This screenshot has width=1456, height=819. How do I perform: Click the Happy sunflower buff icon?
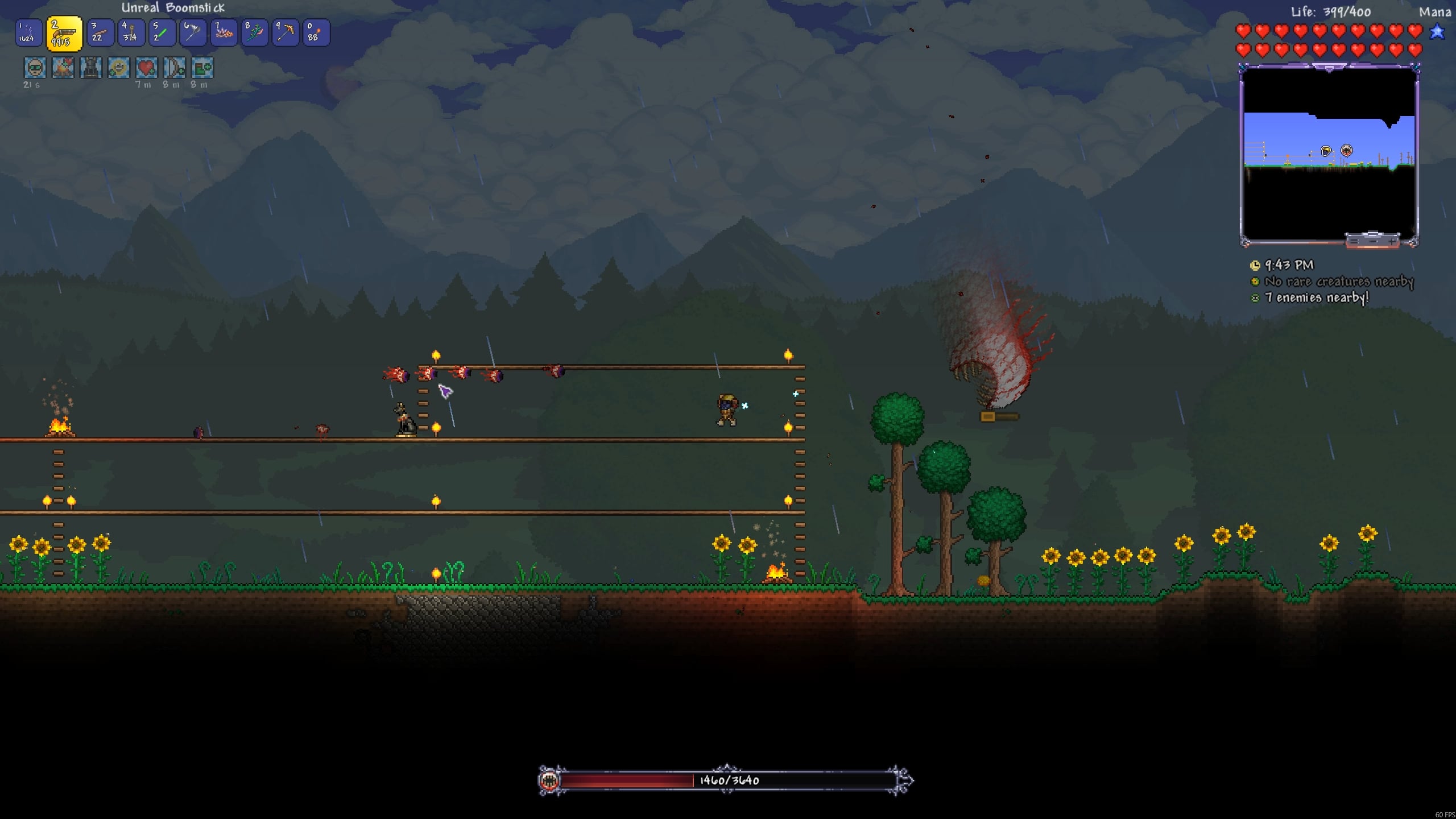pos(118,68)
